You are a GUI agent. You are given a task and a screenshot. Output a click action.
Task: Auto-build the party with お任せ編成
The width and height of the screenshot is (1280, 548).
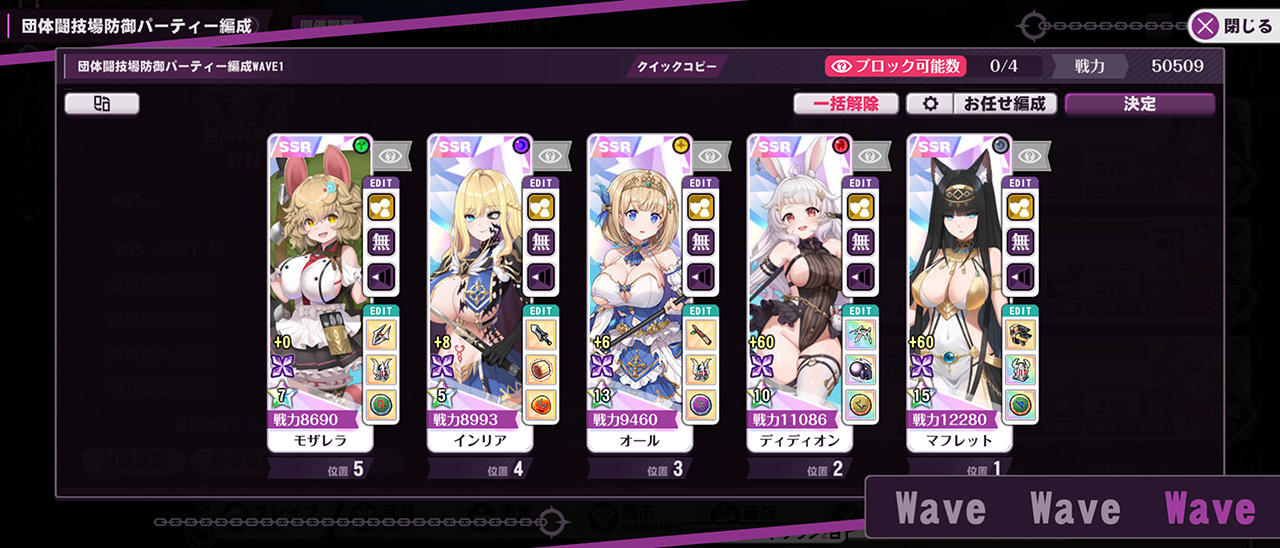1003,104
